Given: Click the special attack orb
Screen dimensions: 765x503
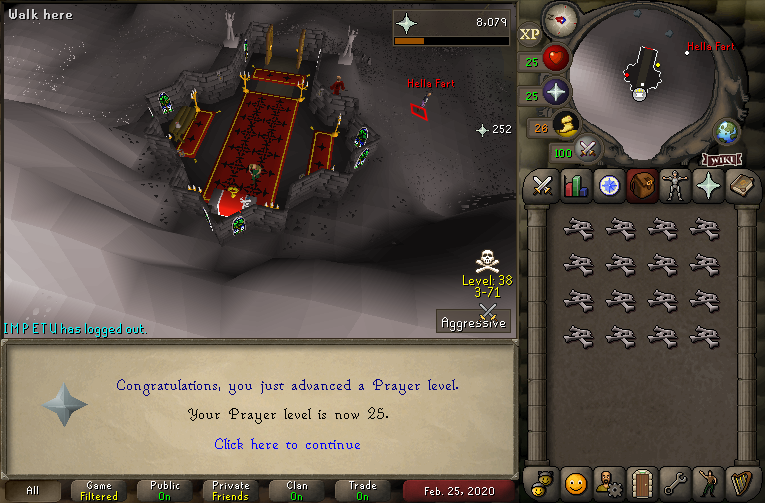Looking at the screenshot, I should pos(587,150).
